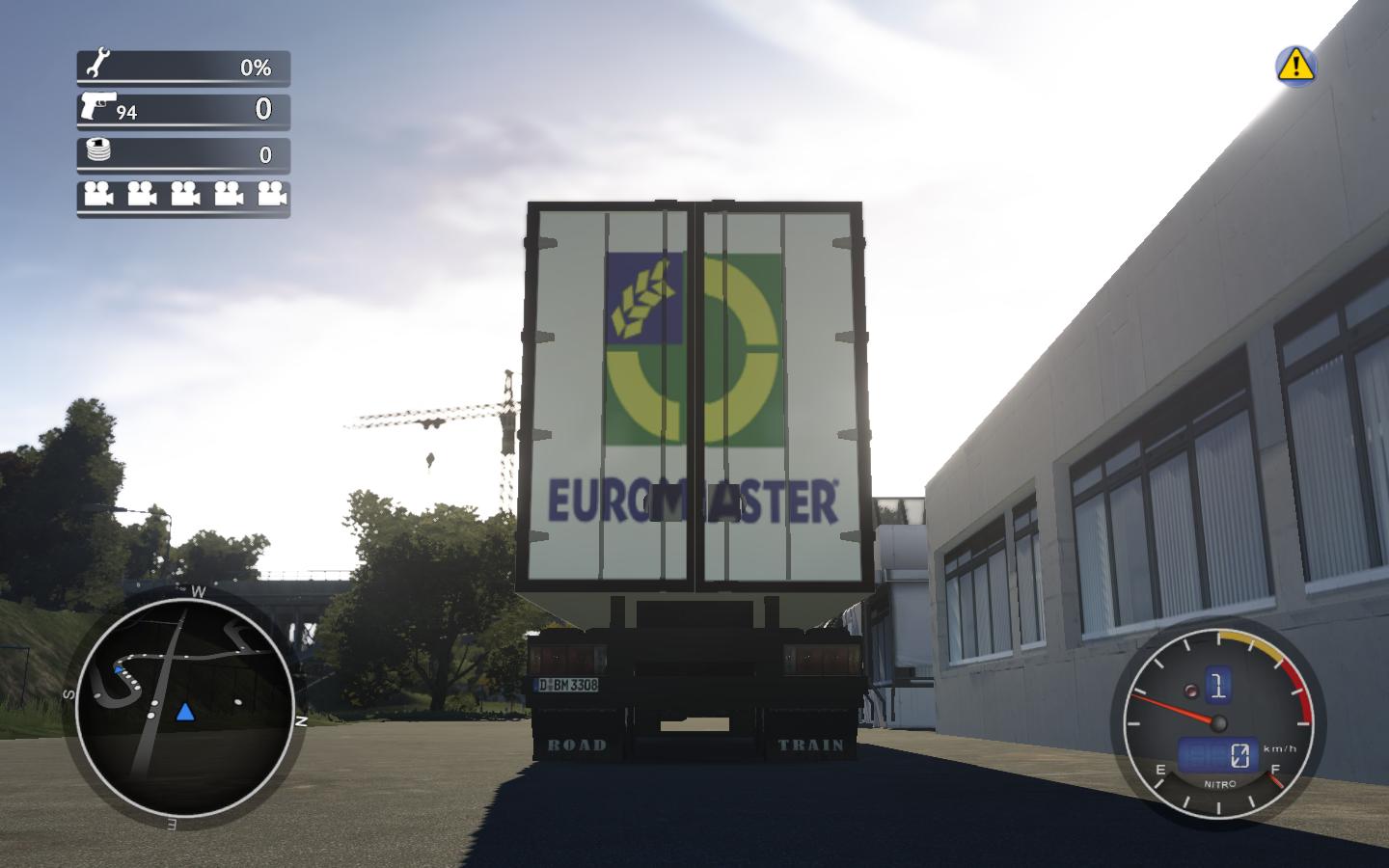Click the coin stack money icon

(x=98, y=150)
